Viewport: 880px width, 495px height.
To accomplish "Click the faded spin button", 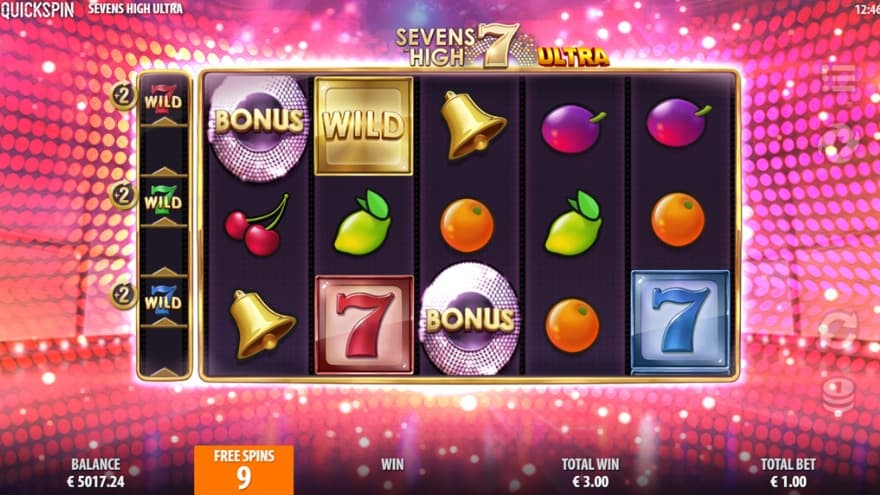I will tap(838, 143).
